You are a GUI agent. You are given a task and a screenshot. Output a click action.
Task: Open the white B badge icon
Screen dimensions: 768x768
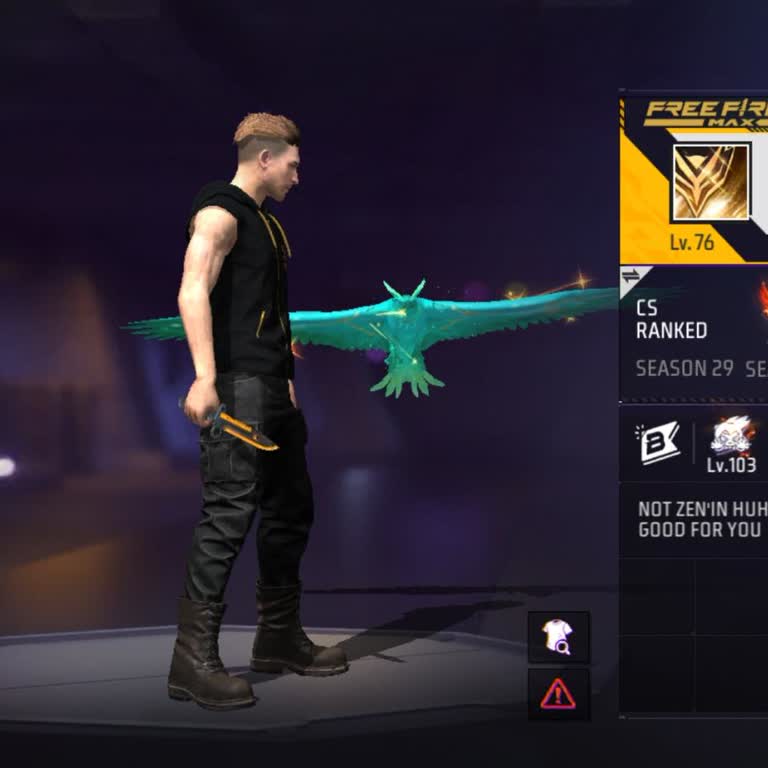pyautogui.click(x=658, y=443)
